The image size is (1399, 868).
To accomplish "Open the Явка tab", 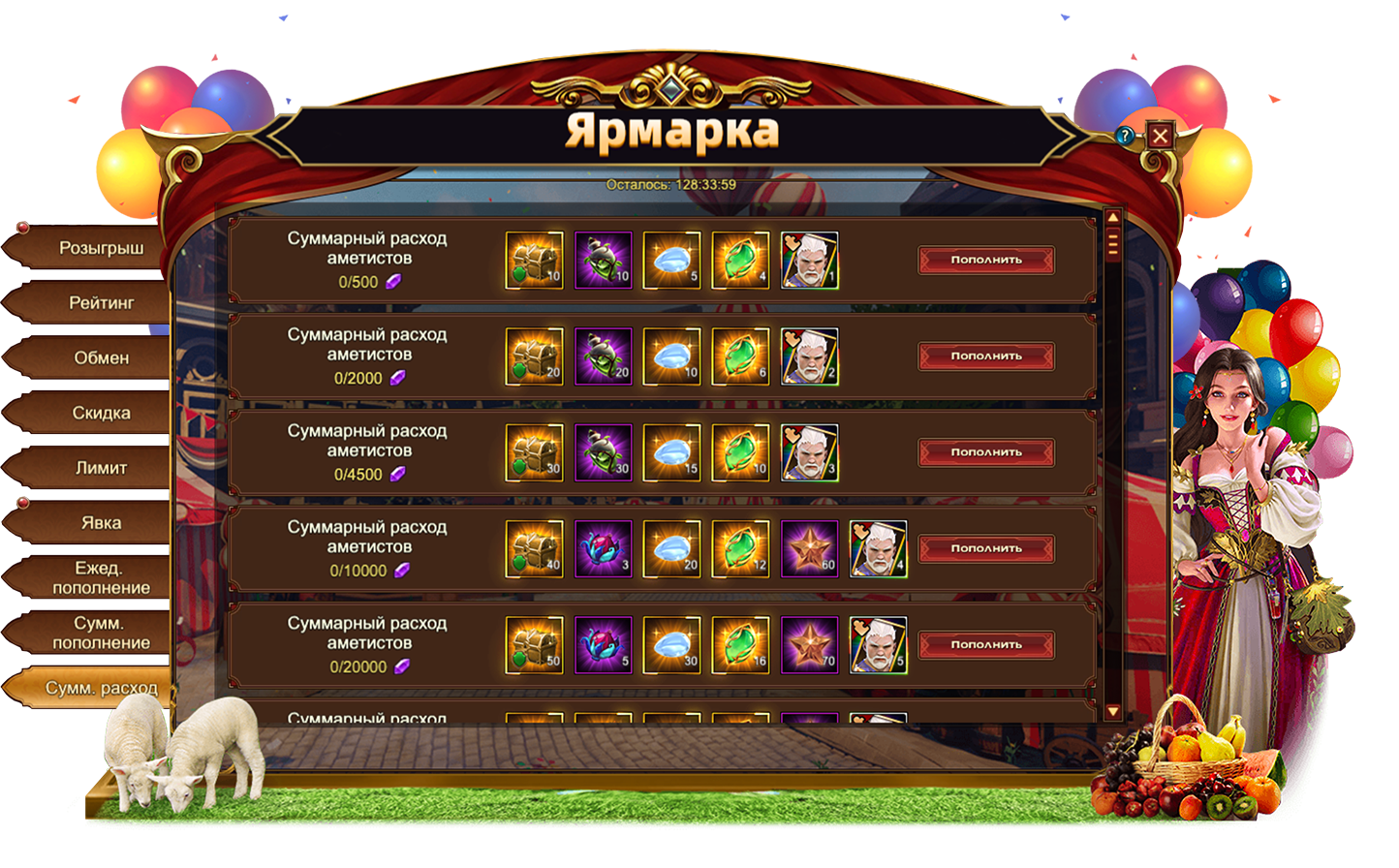I will (100, 523).
